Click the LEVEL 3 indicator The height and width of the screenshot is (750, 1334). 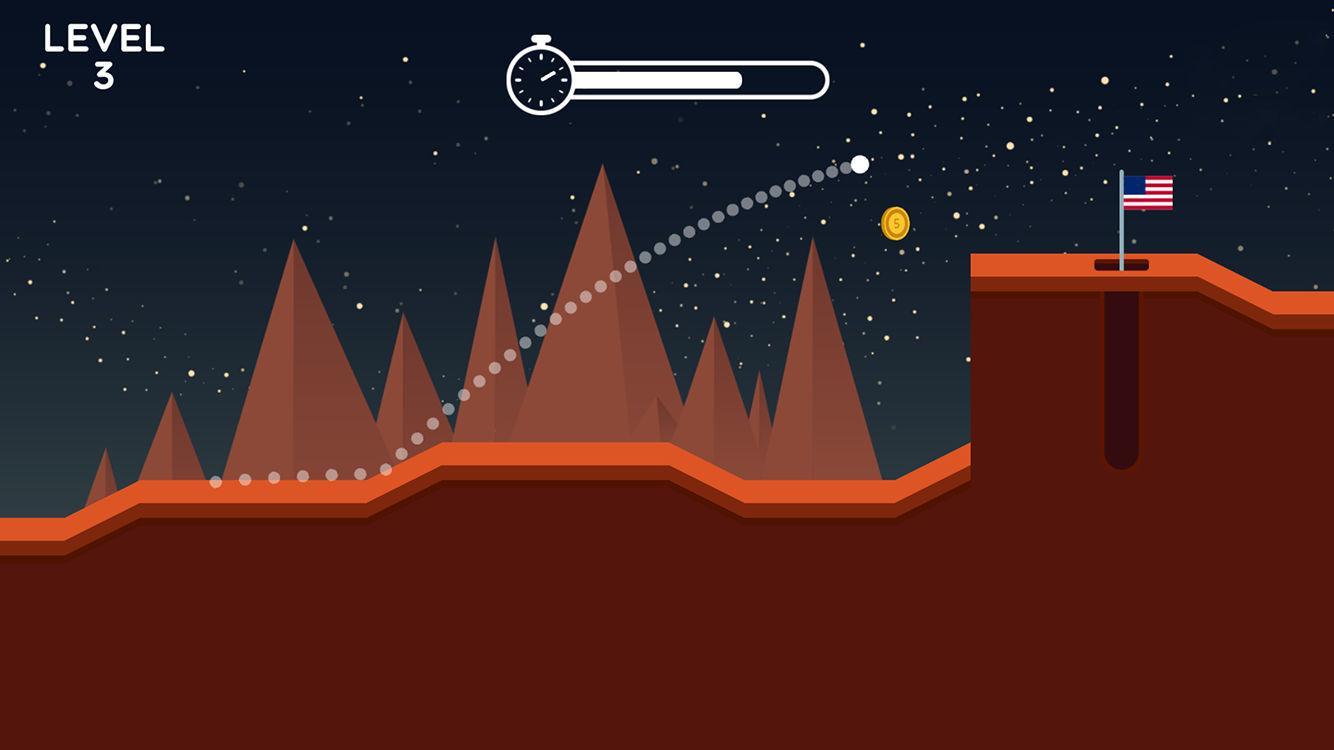tap(103, 48)
